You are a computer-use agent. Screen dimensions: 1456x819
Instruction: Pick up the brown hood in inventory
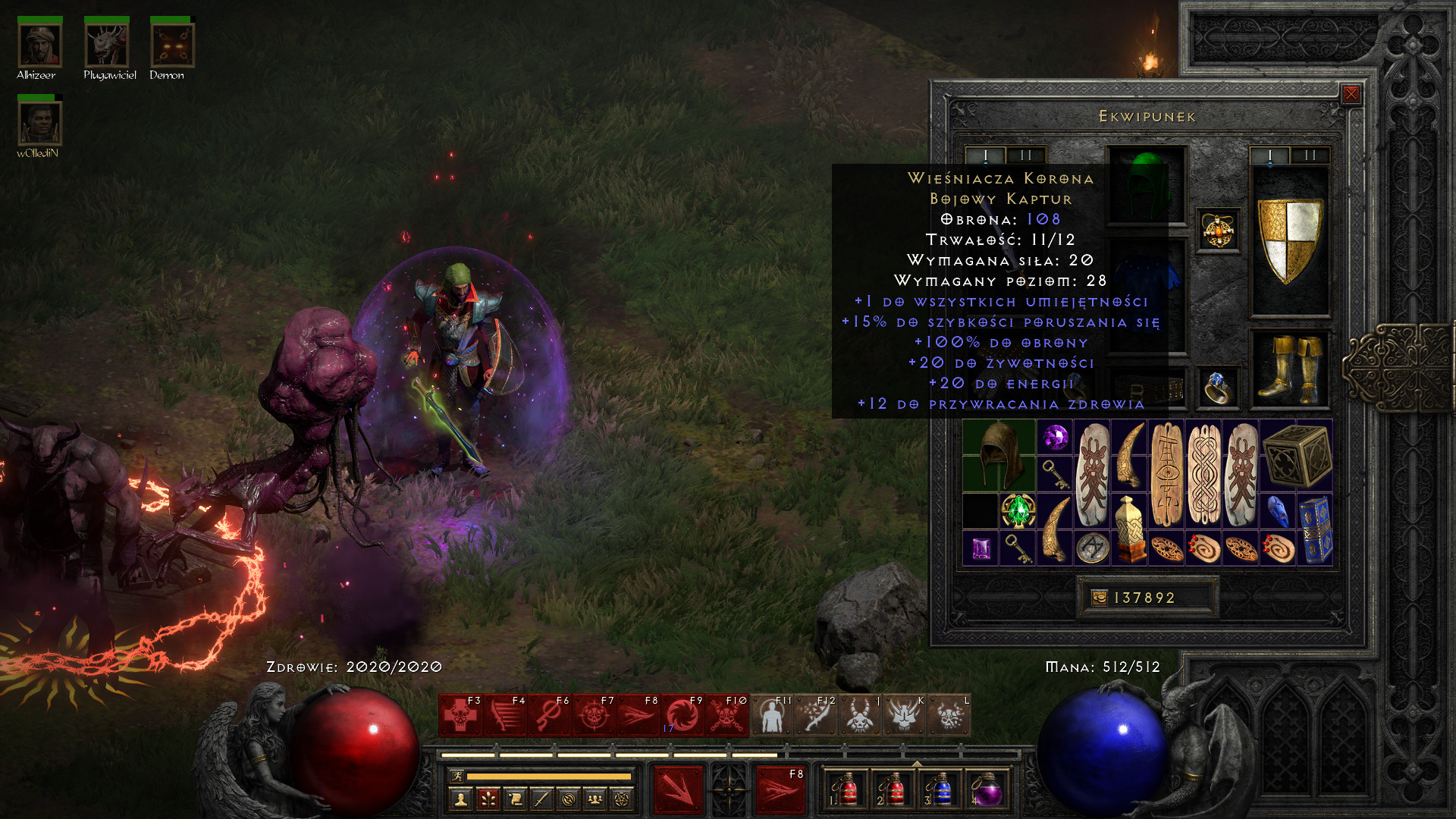click(x=999, y=455)
